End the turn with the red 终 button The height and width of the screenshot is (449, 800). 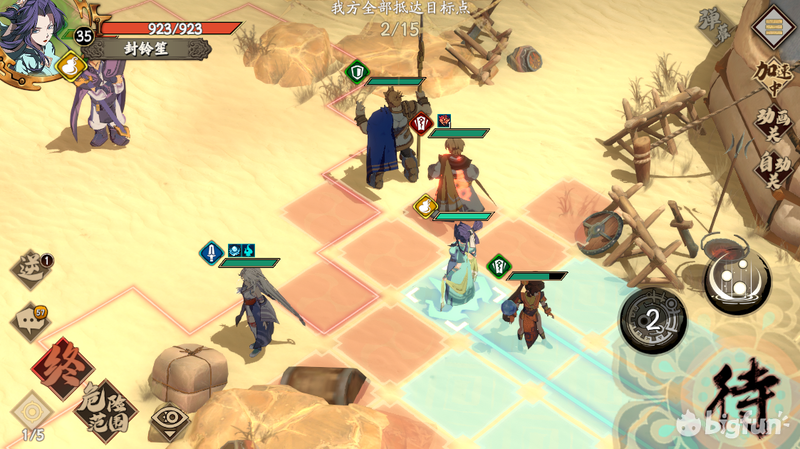pos(61,368)
